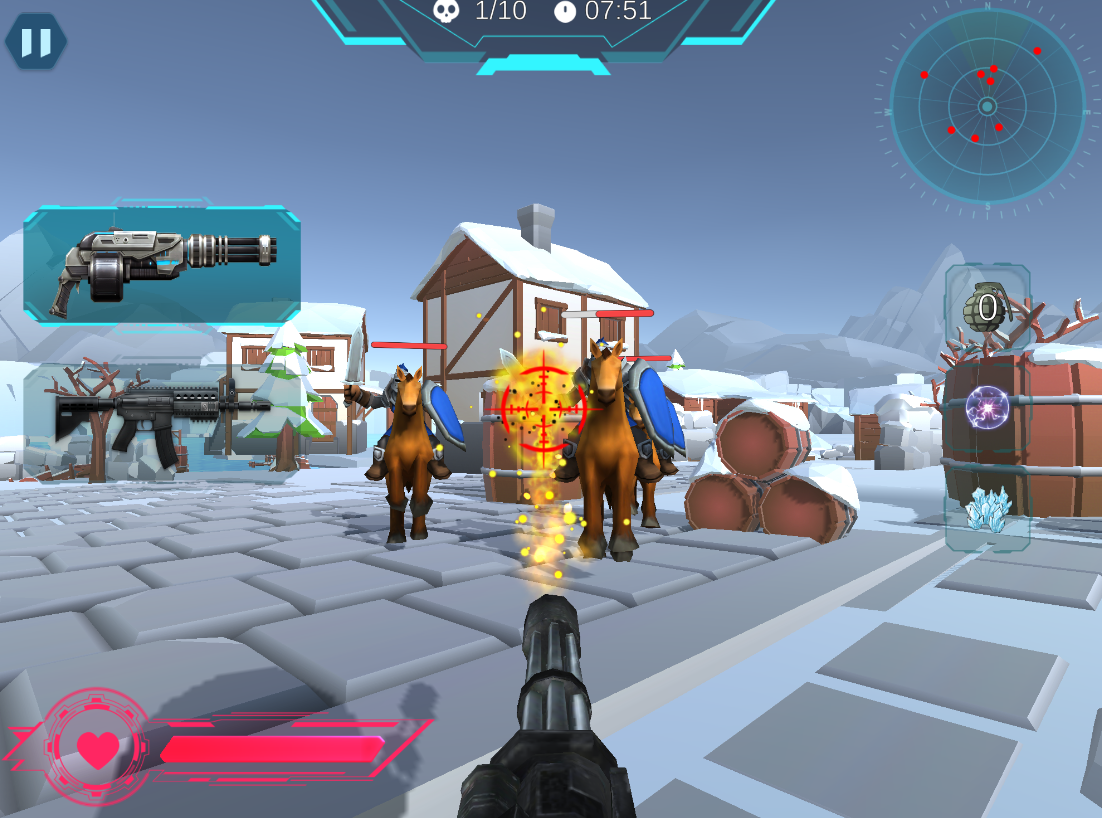
Task: Click the circular enemy radar minimap
Action: [987, 106]
